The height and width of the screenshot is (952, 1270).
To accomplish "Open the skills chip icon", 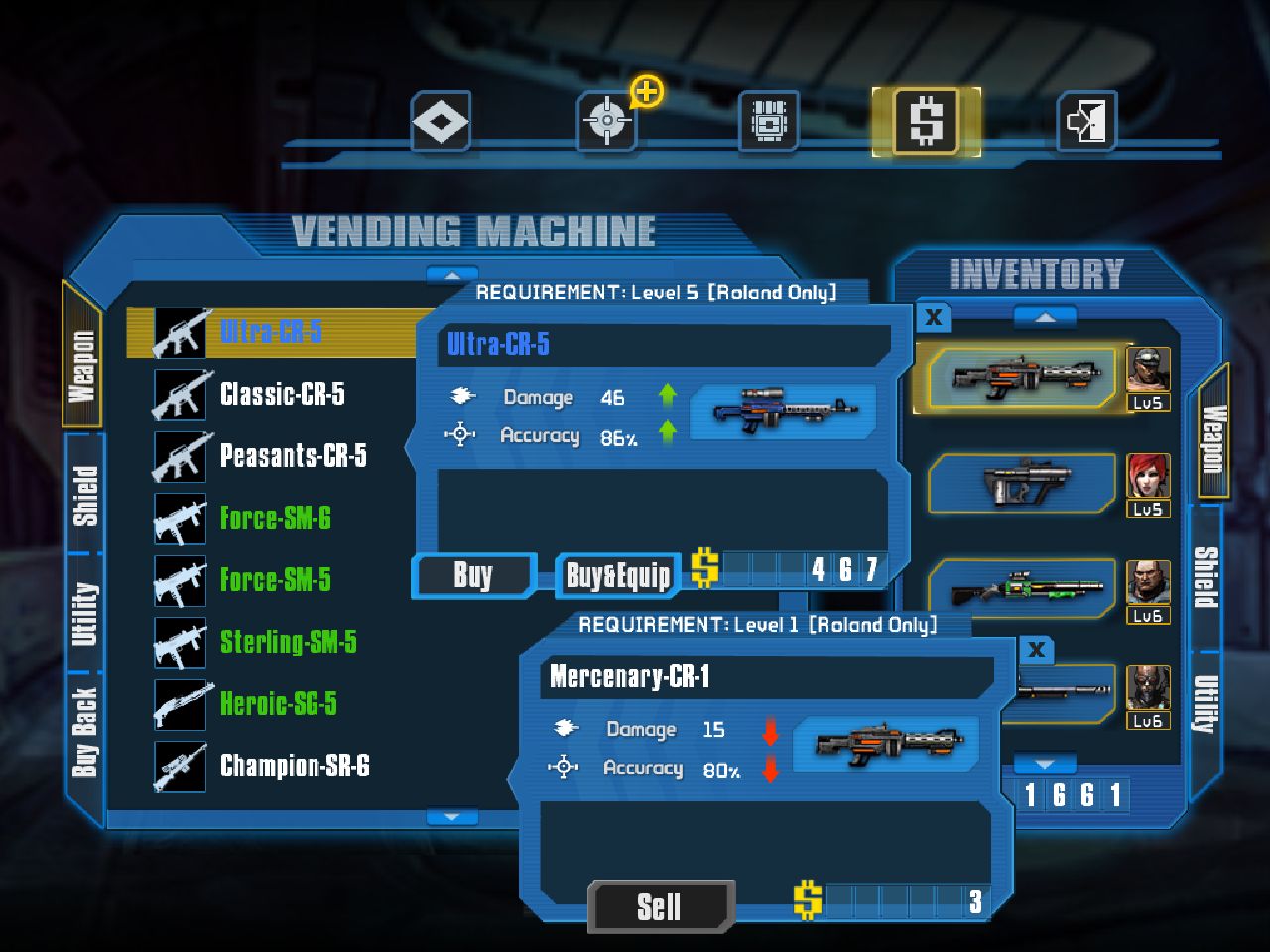I will point(769,119).
